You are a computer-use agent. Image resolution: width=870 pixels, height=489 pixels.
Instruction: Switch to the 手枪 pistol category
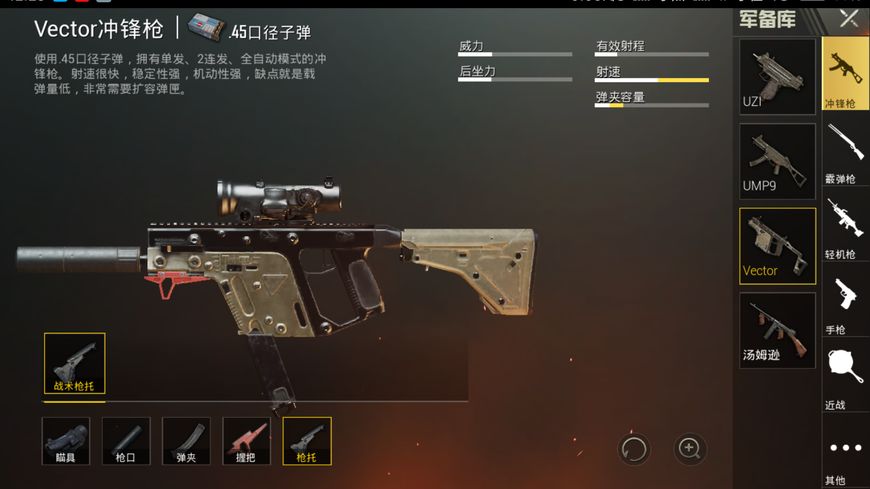[845, 303]
